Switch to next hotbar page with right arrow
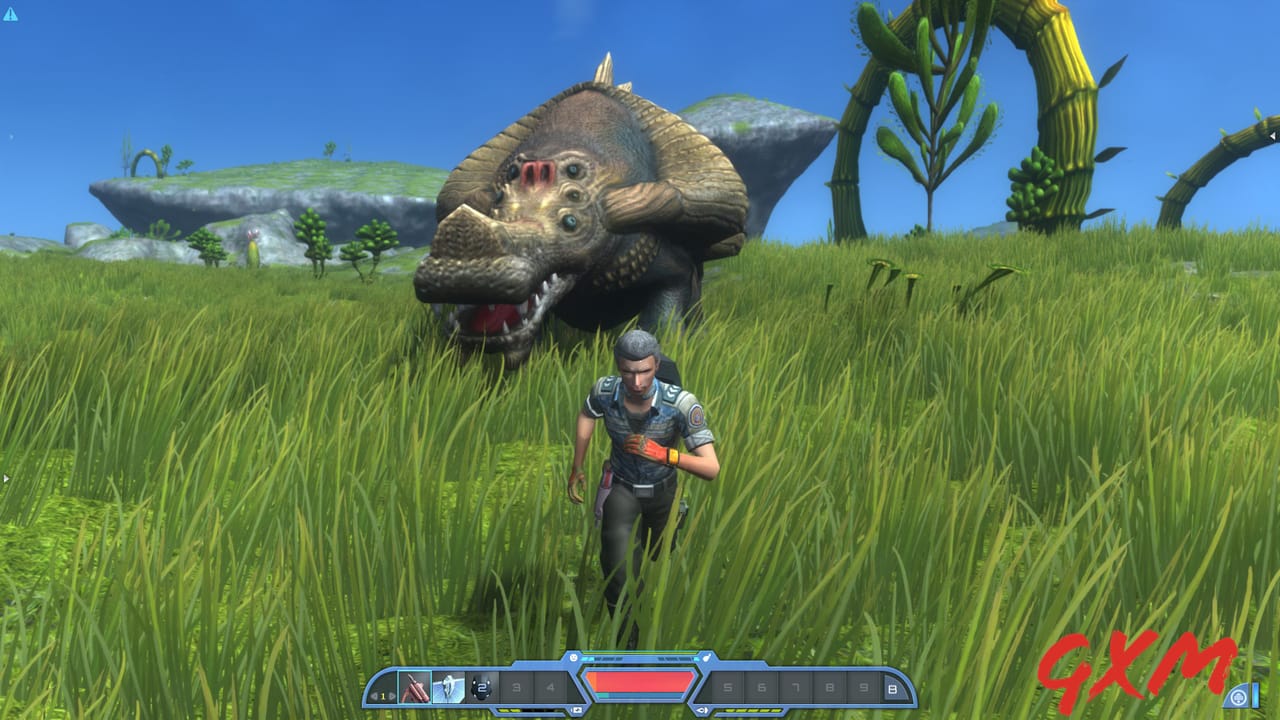 pyautogui.click(x=392, y=694)
